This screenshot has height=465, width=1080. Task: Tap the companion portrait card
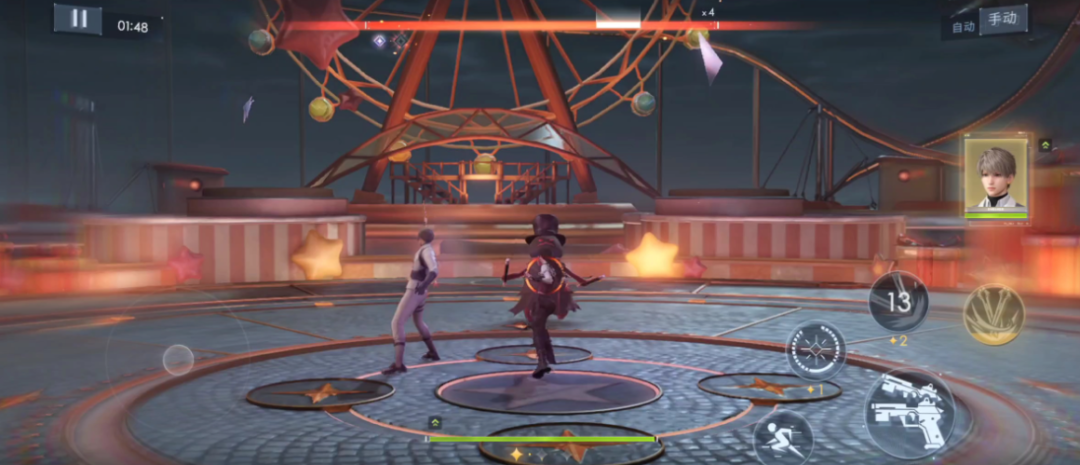[x=996, y=176]
